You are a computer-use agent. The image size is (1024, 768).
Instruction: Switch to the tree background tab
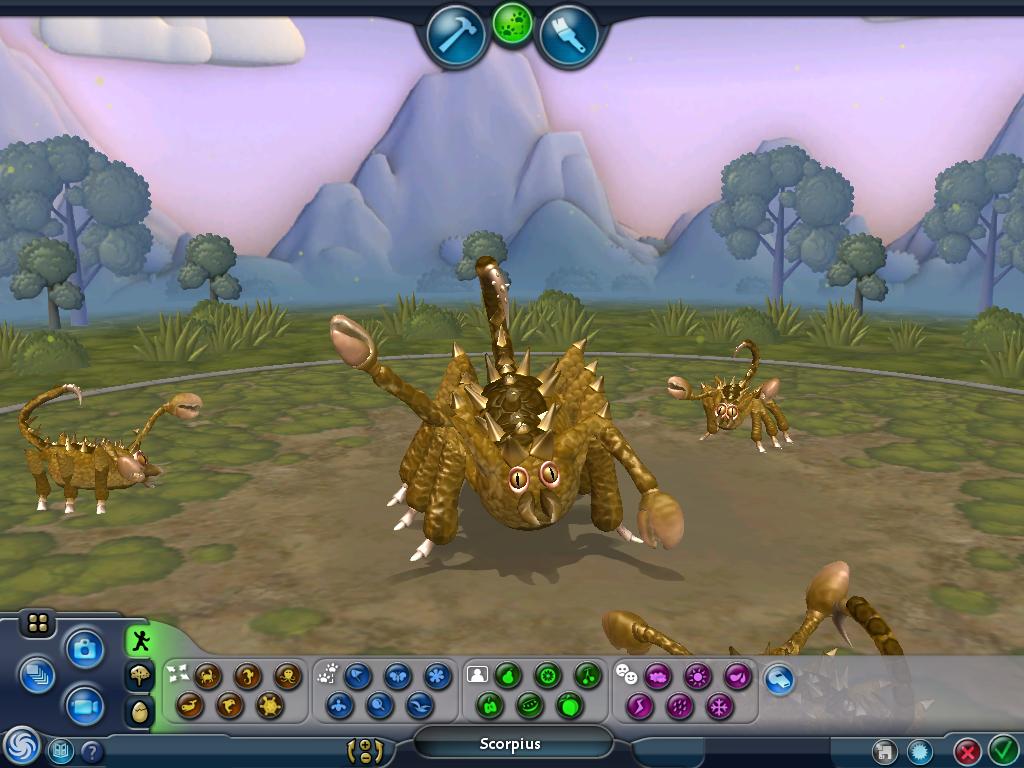pos(139,676)
